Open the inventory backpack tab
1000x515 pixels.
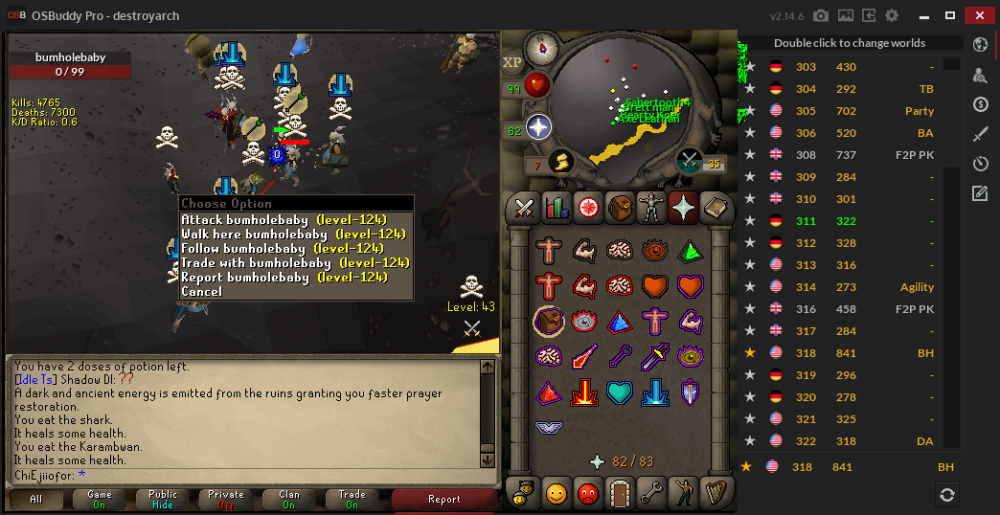(620, 207)
